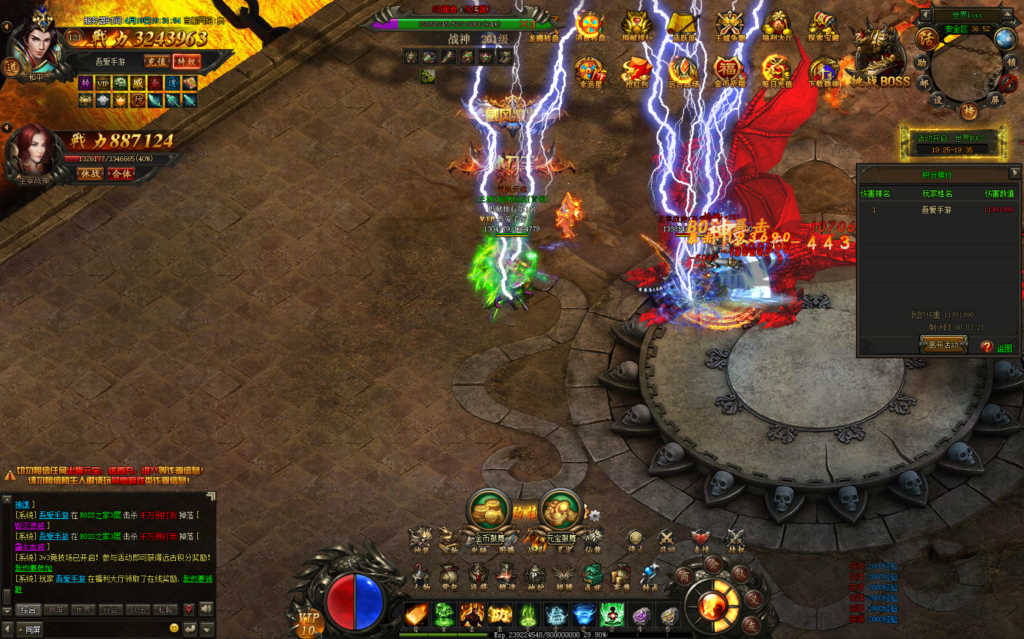This screenshot has height=639, width=1024.
Task: Open the VIP 10 badge
Action: (x=308, y=623)
